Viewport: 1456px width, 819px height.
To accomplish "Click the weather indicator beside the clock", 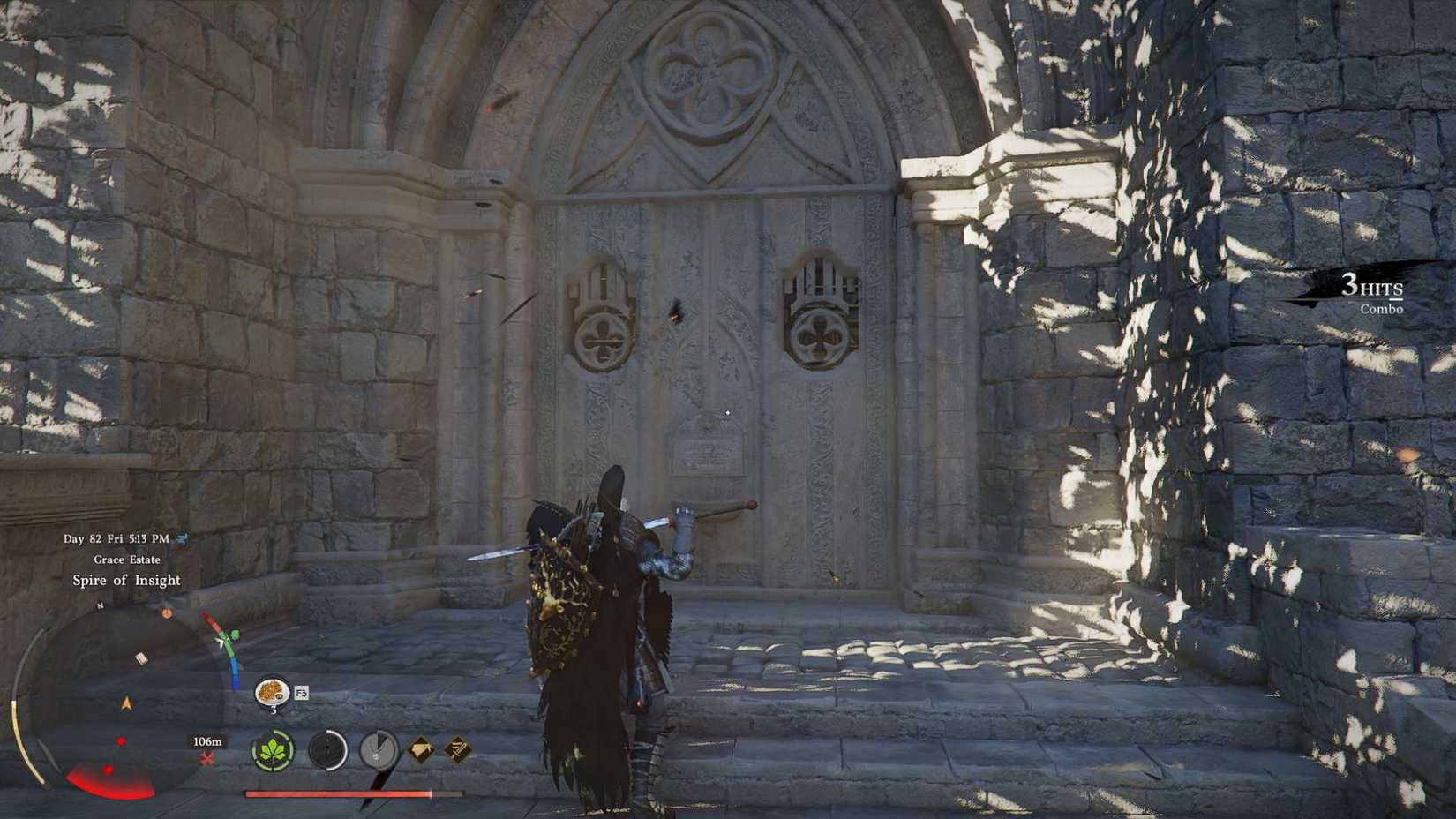I will 181,539.
